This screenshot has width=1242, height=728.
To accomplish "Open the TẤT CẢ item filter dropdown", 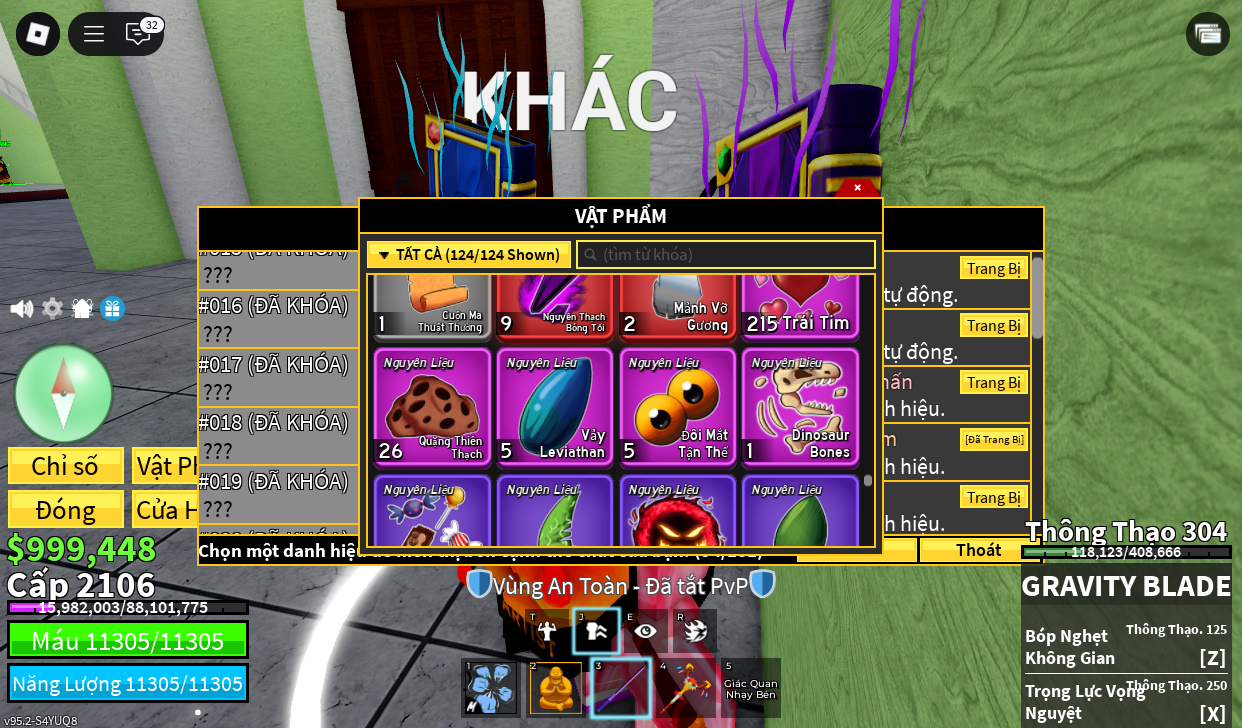I will point(469,255).
